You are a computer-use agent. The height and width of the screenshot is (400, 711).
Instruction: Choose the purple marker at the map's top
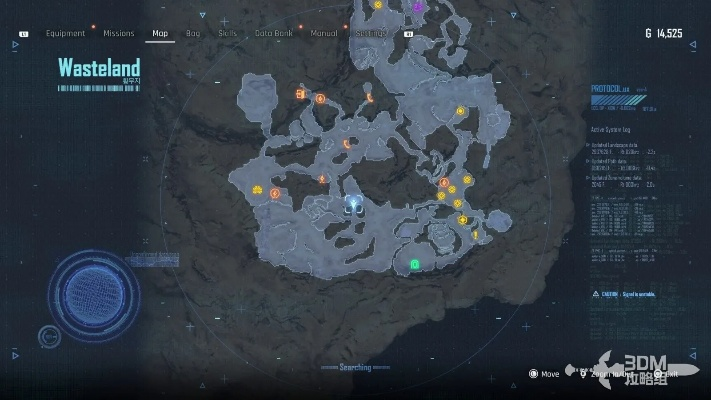(418, 6)
